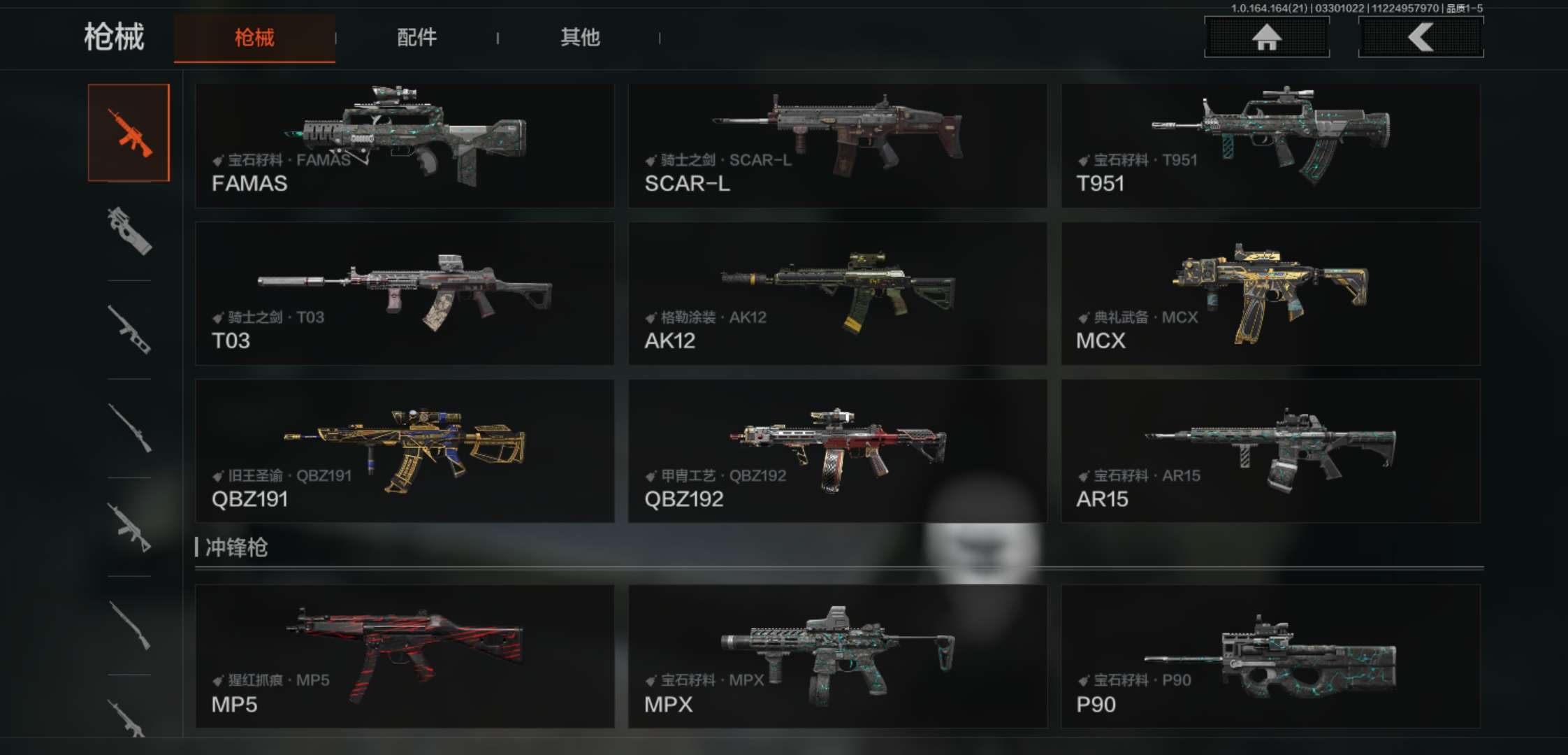
Task: Go to the home screen
Action: tap(1266, 37)
